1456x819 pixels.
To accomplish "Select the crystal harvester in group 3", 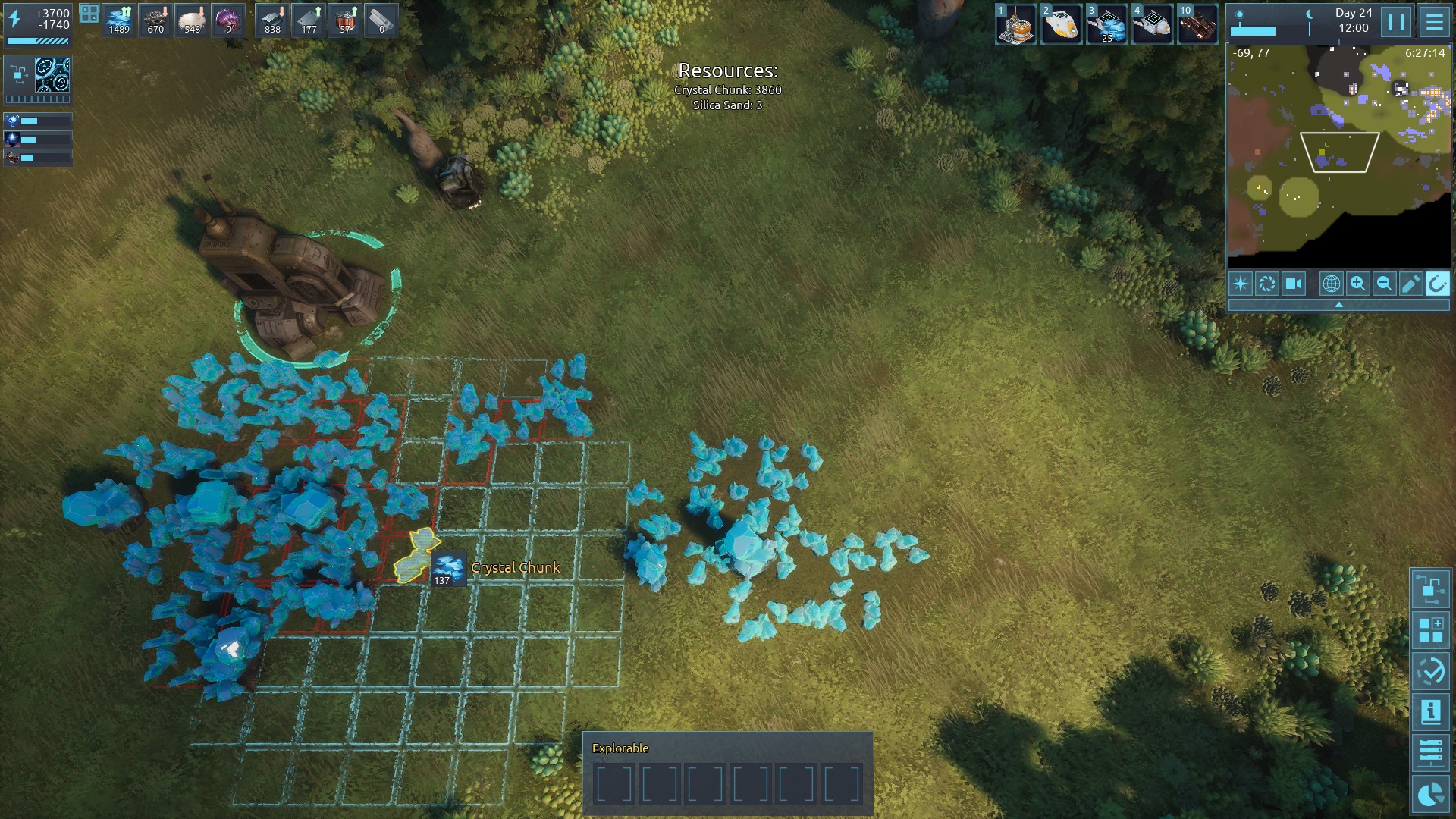I will (x=1106, y=24).
